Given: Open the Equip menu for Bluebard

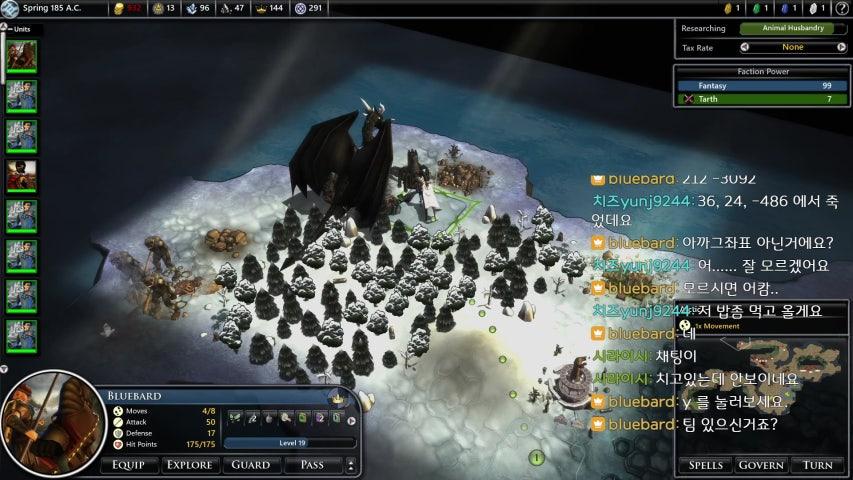Looking at the screenshot, I should (x=128, y=465).
